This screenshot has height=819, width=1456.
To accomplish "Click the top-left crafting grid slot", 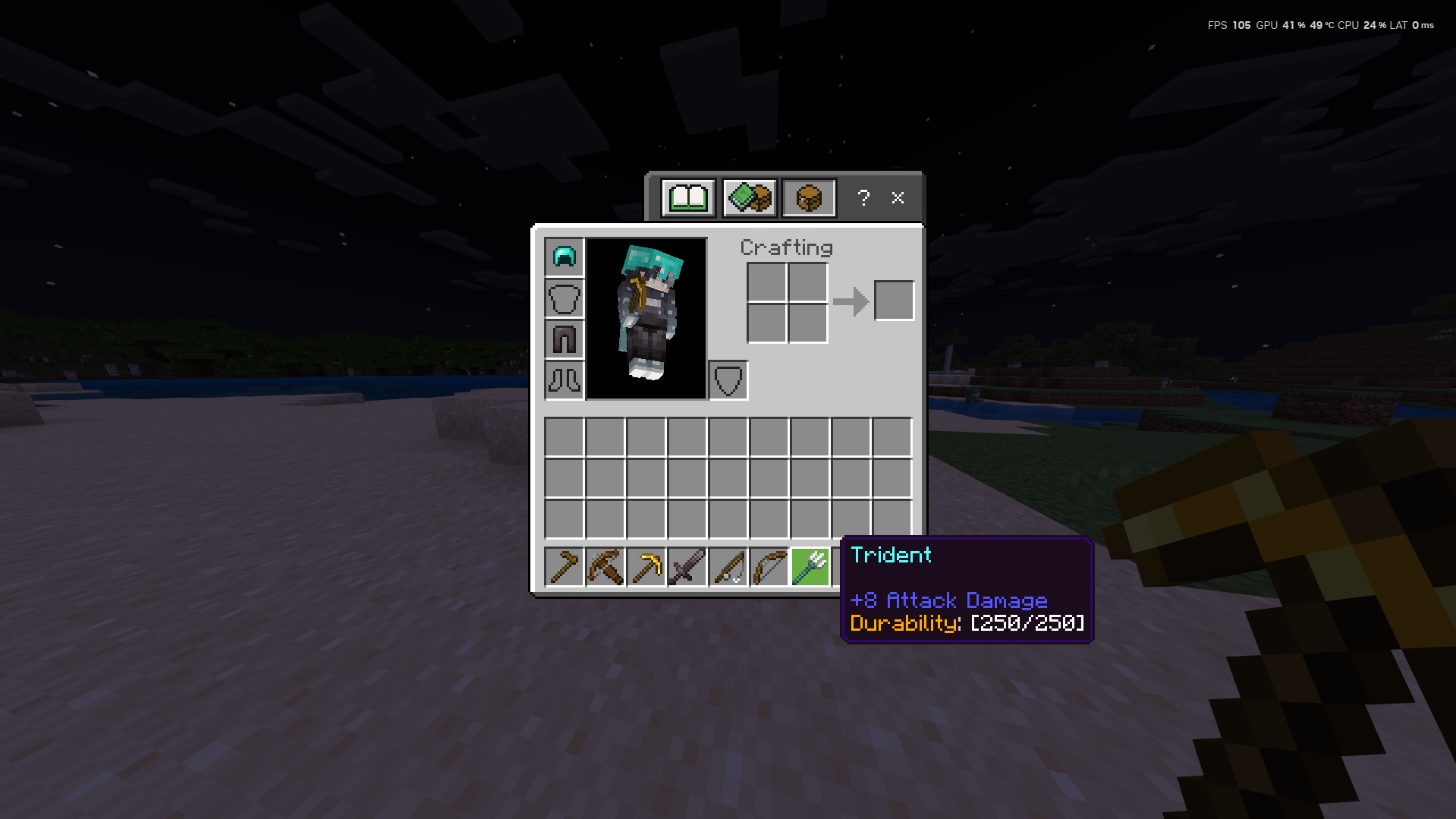I will (767, 280).
